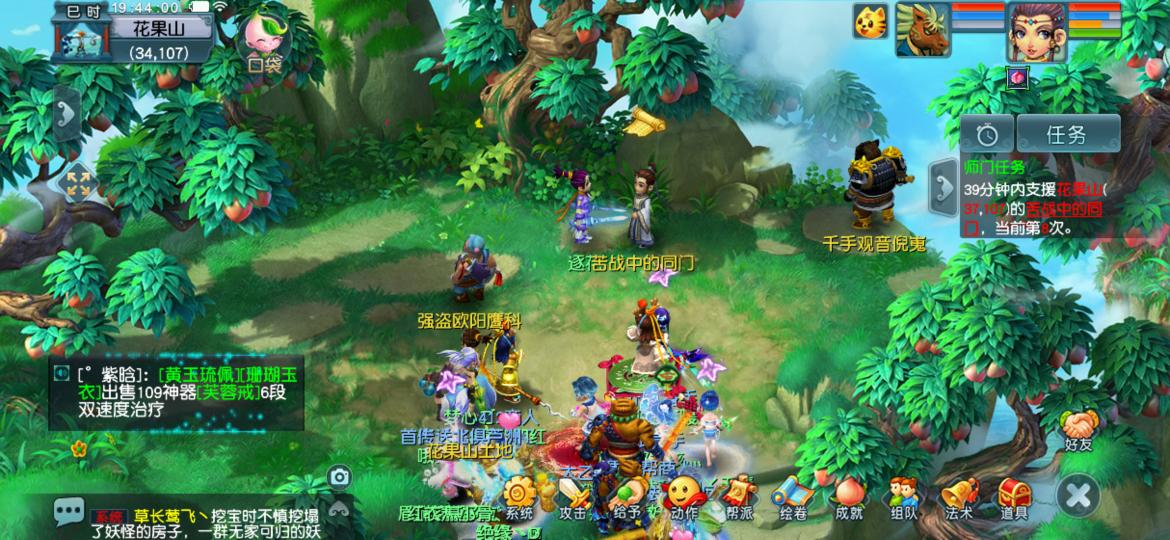Open the chat speech bubble icon

(69, 513)
